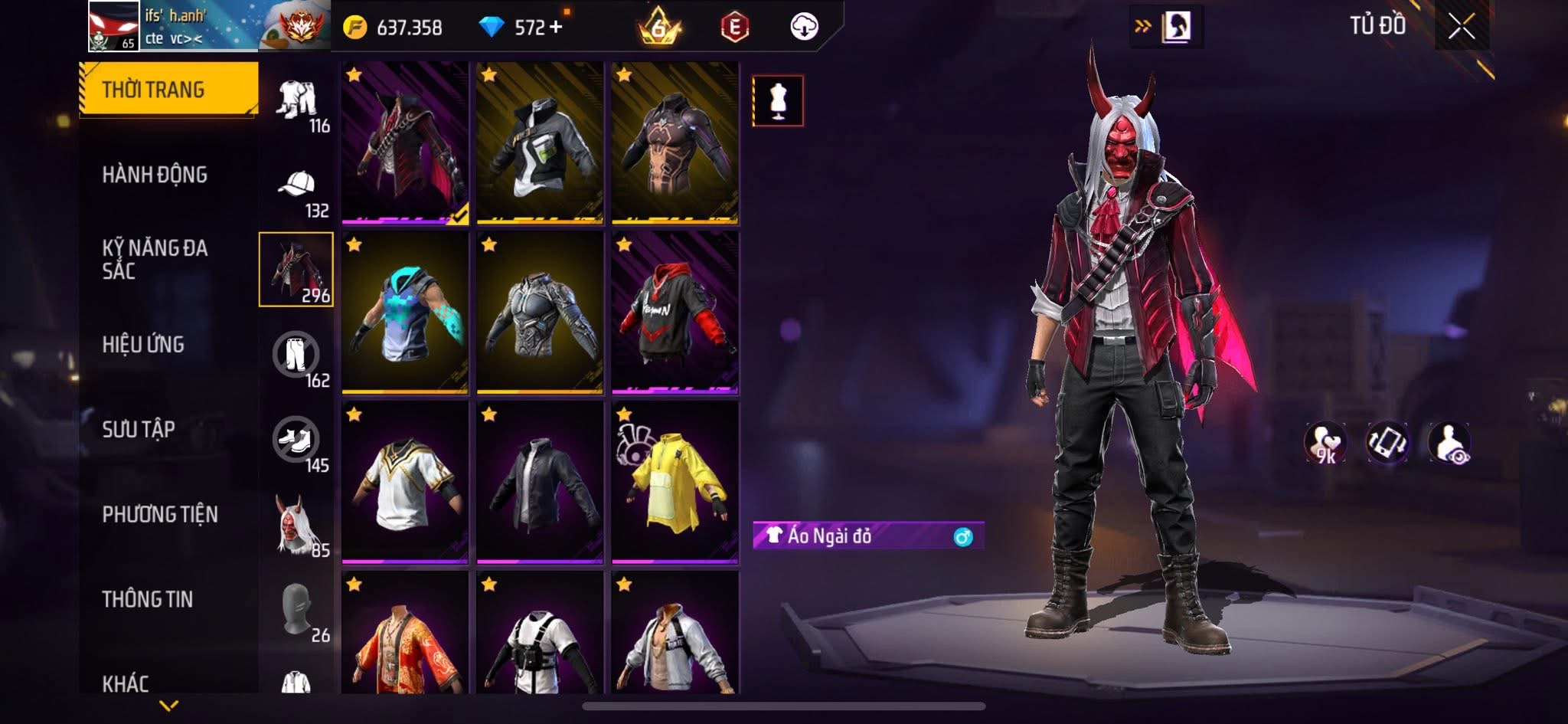The image size is (1568, 724).
Task: Open the level 6 rank badge
Action: (660, 27)
